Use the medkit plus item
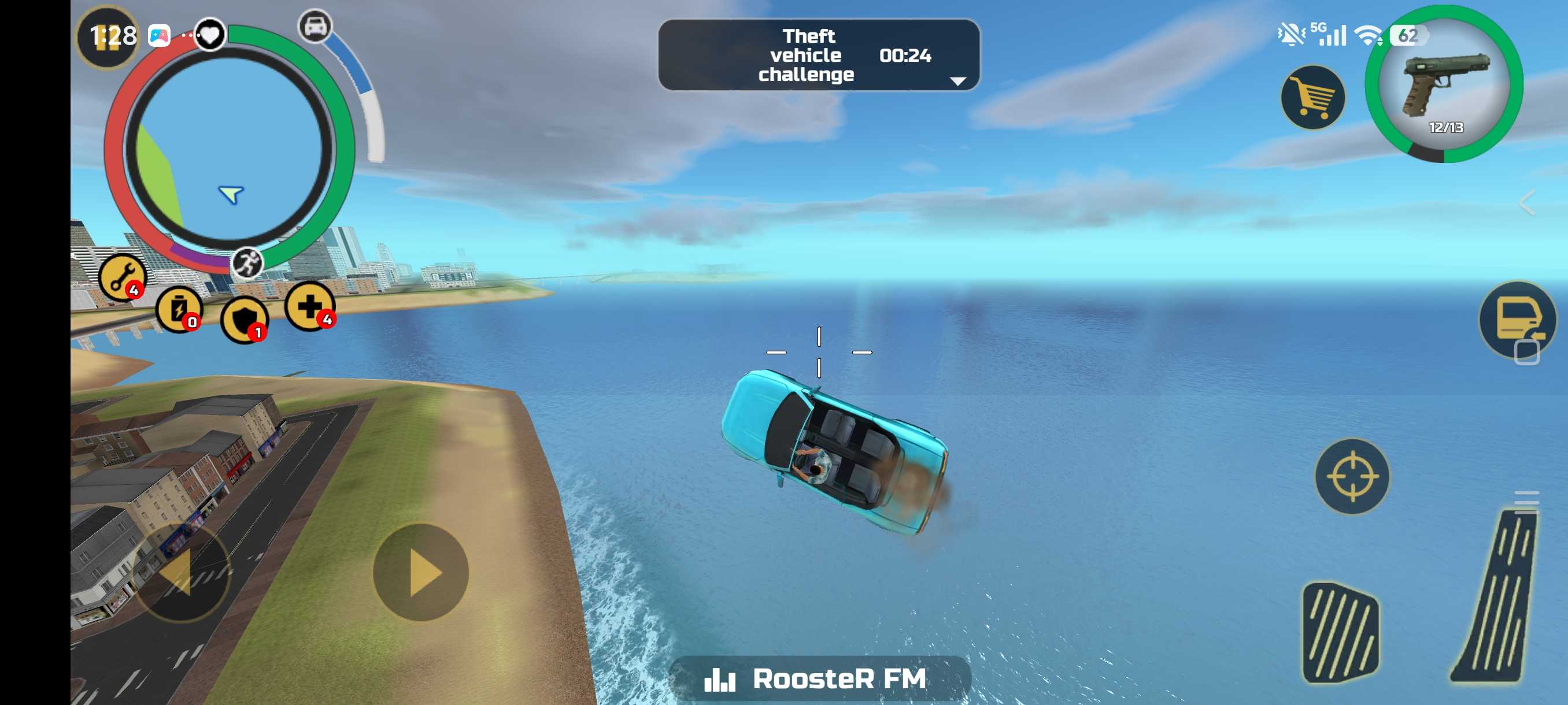 (310, 306)
